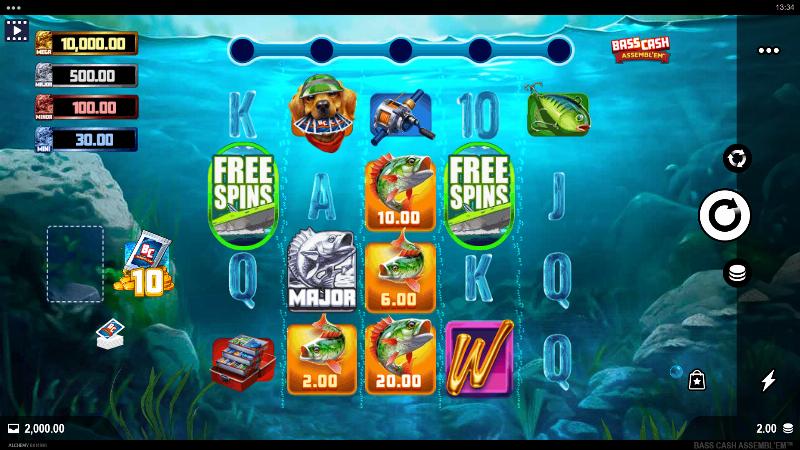Viewport: 800px width, 450px height.
Task: Click the film play icon in the corner
Action: [16, 31]
